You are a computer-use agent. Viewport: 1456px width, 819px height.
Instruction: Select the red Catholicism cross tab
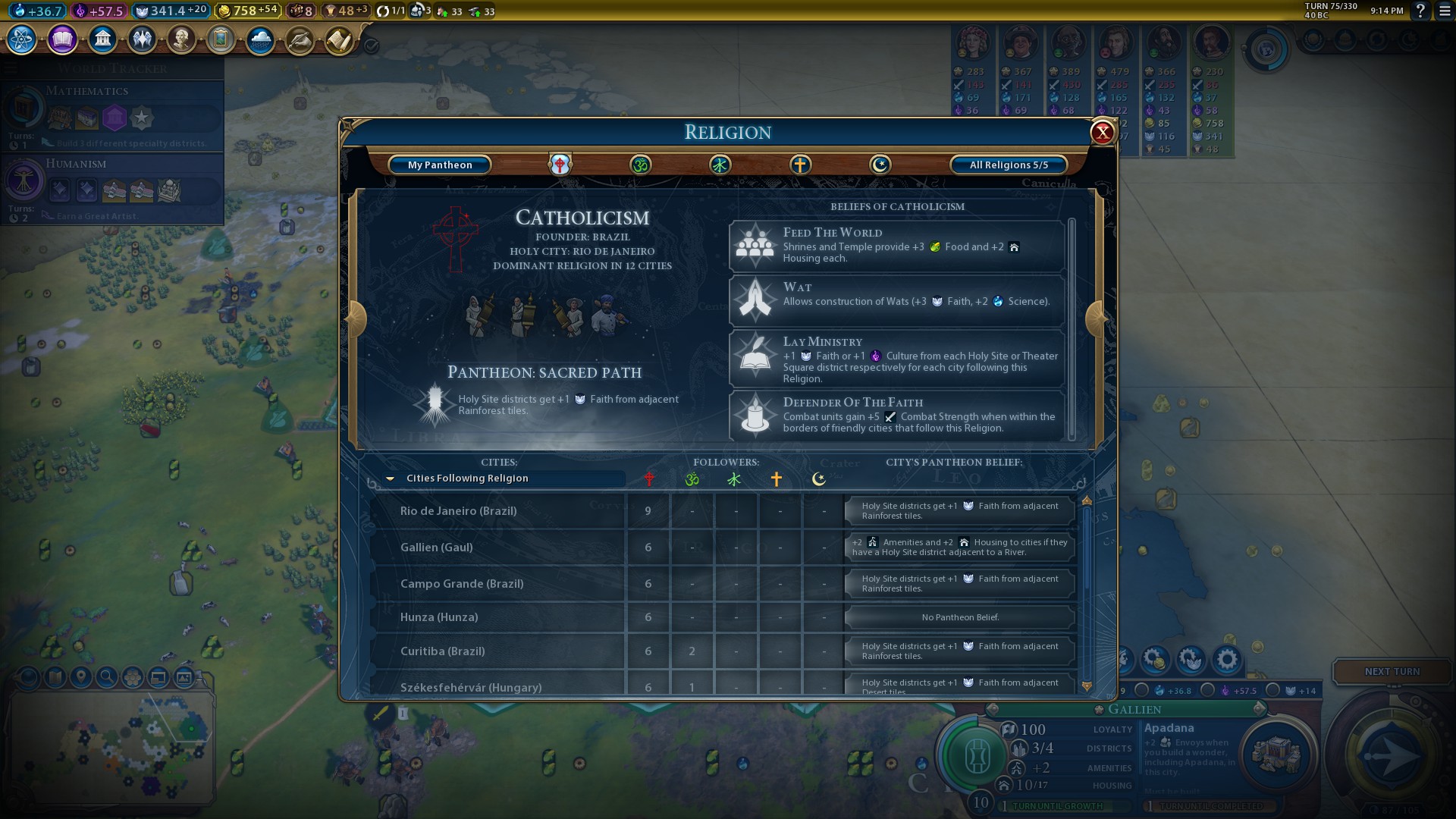pyautogui.click(x=560, y=165)
